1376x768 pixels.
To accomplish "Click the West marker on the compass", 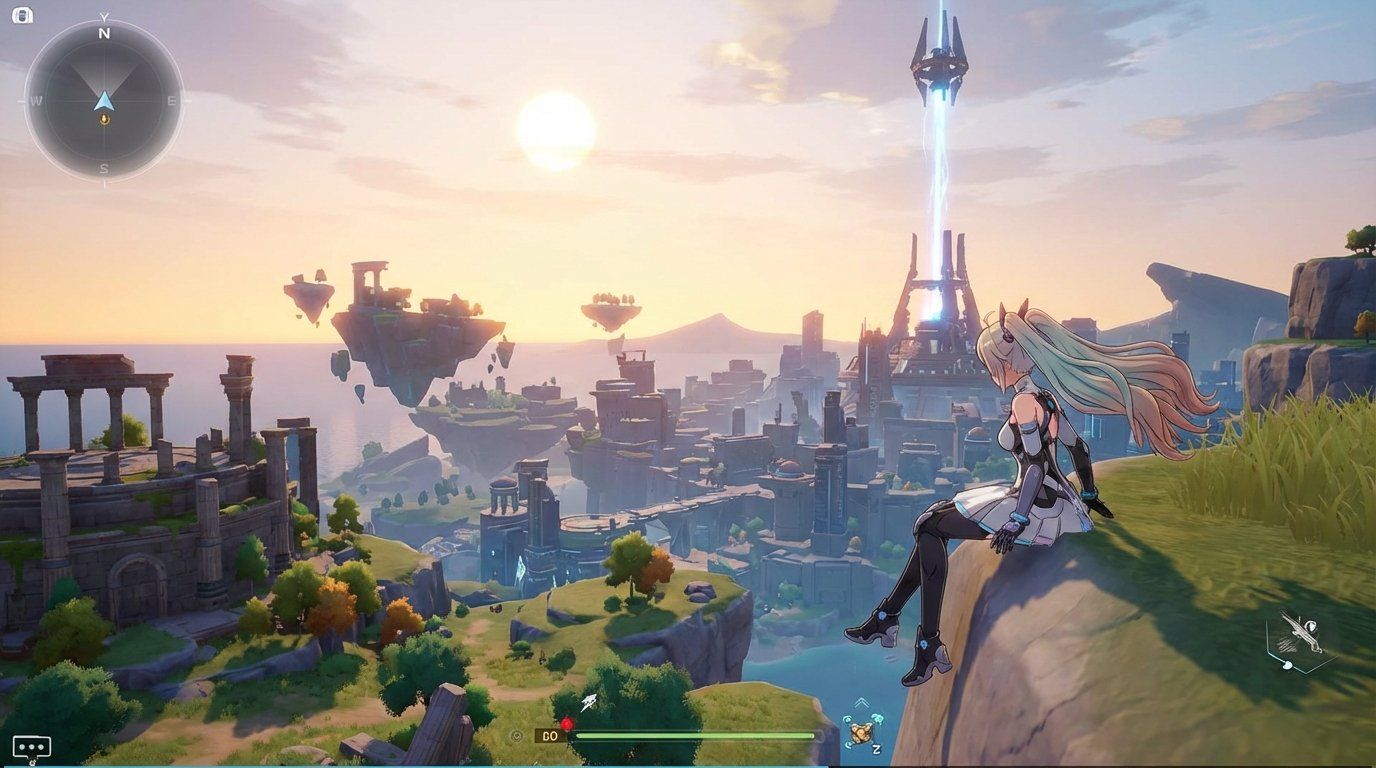I will pyautogui.click(x=37, y=100).
